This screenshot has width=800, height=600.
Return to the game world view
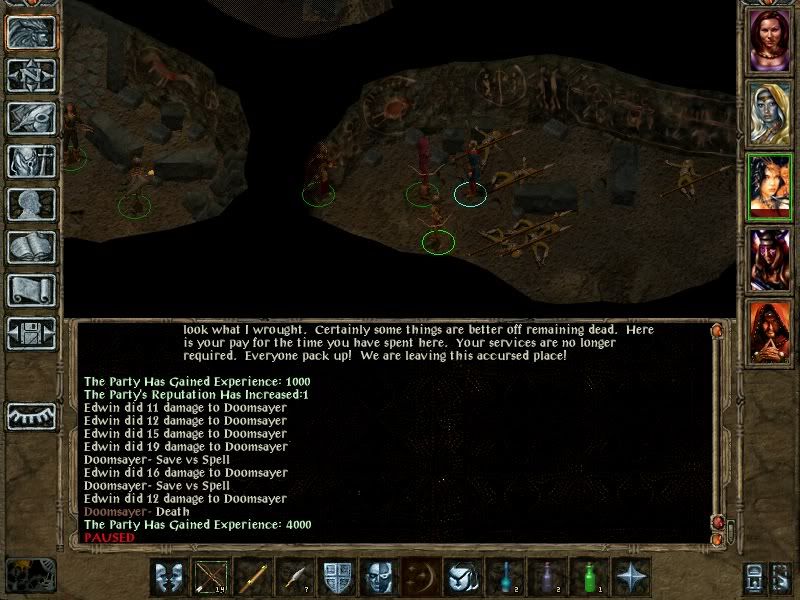pyautogui.click(x=30, y=33)
